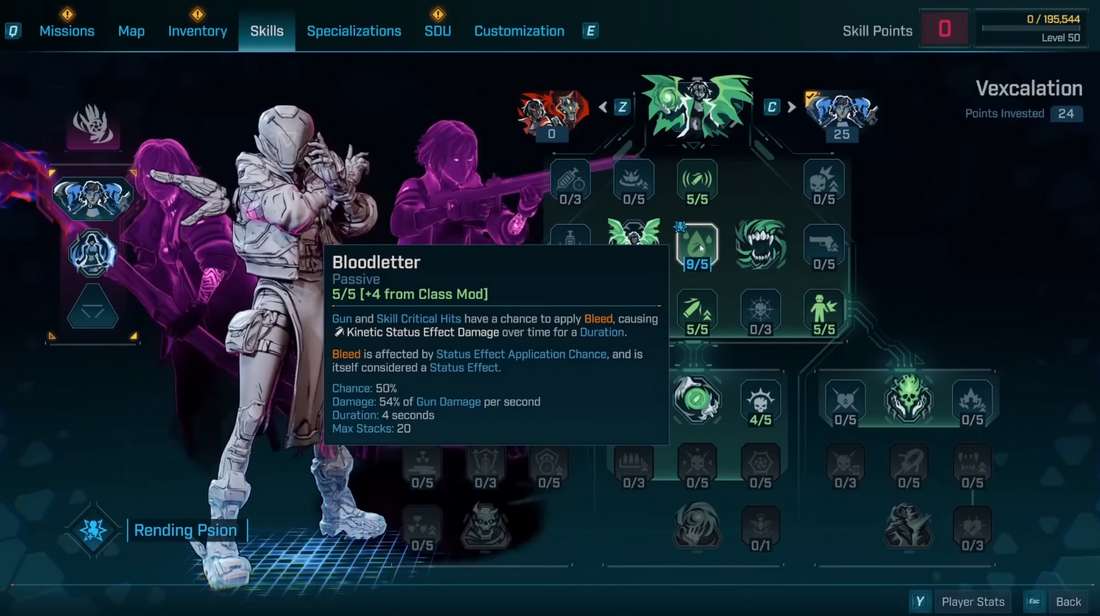This screenshot has width=1100, height=616.
Task: Click the Back button
Action: (1068, 601)
